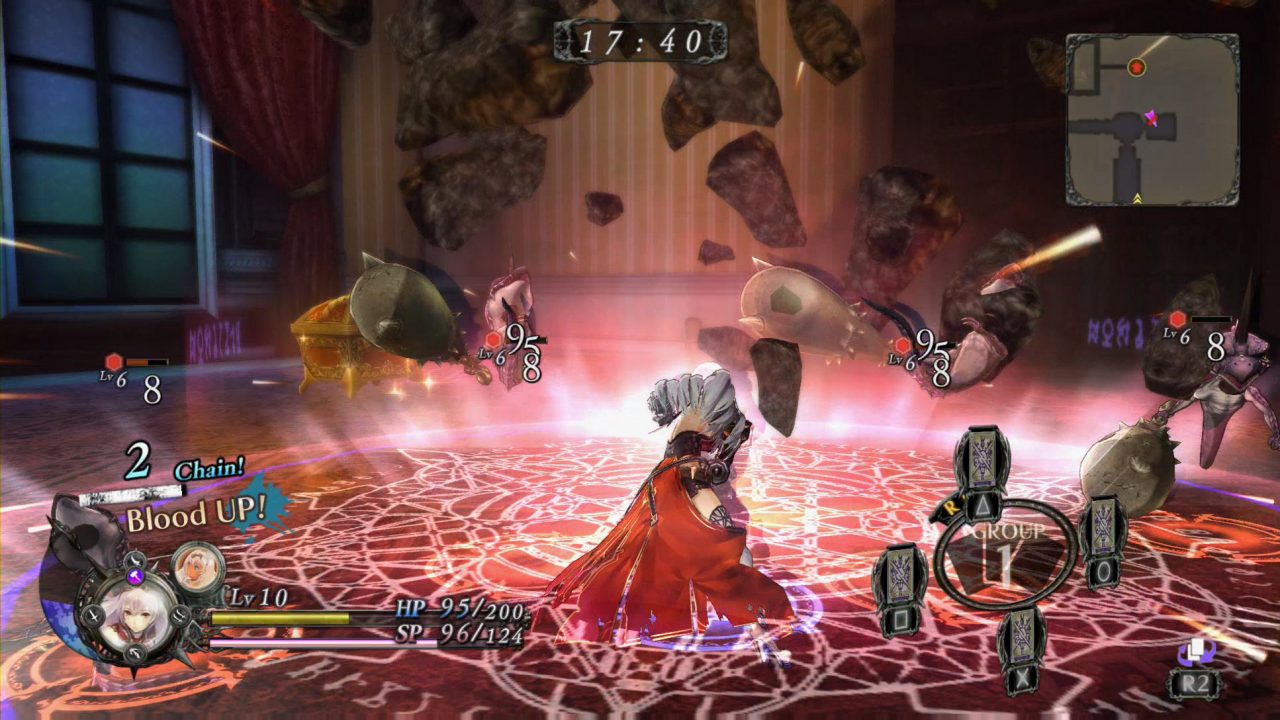Viewport: 1280px width, 720px height.
Task: Select the Servan card above the X button
Action: 1021,636
